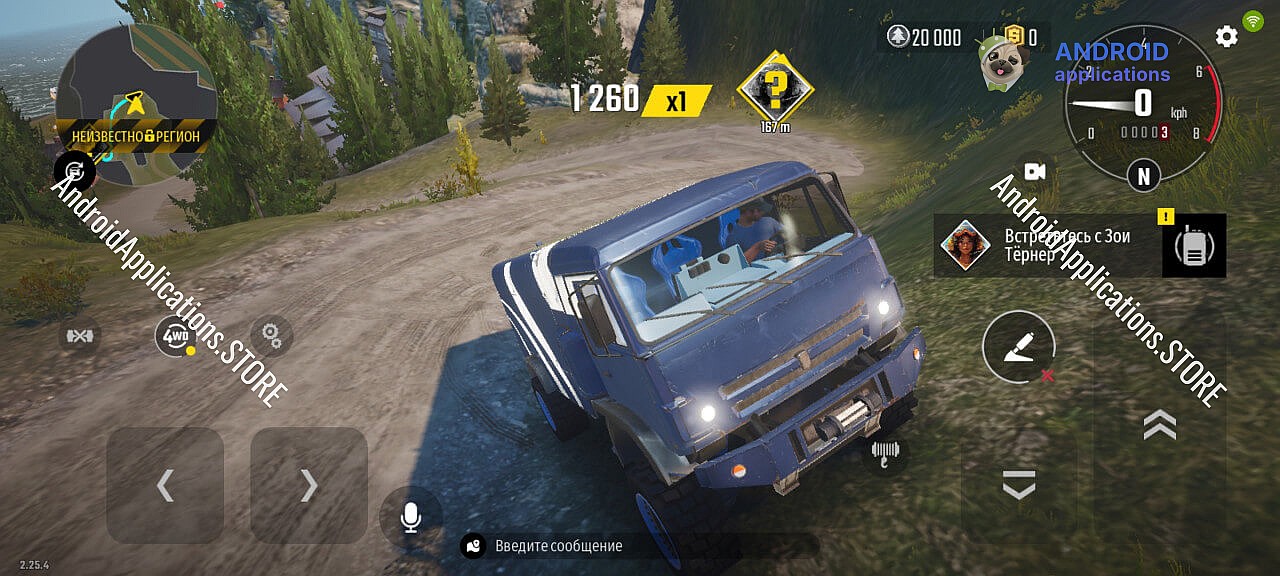
Task: Open the walkie-talkie radio button
Action: click(x=1193, y=247)
